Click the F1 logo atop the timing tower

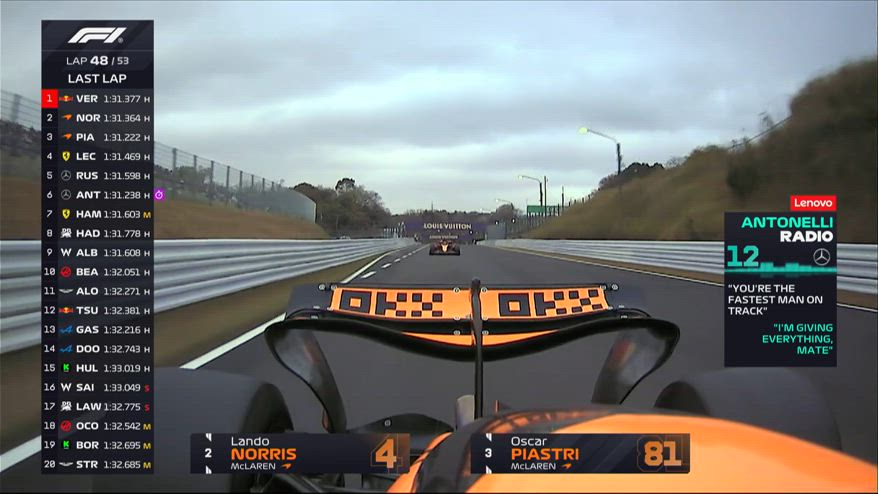click(97, 36)
